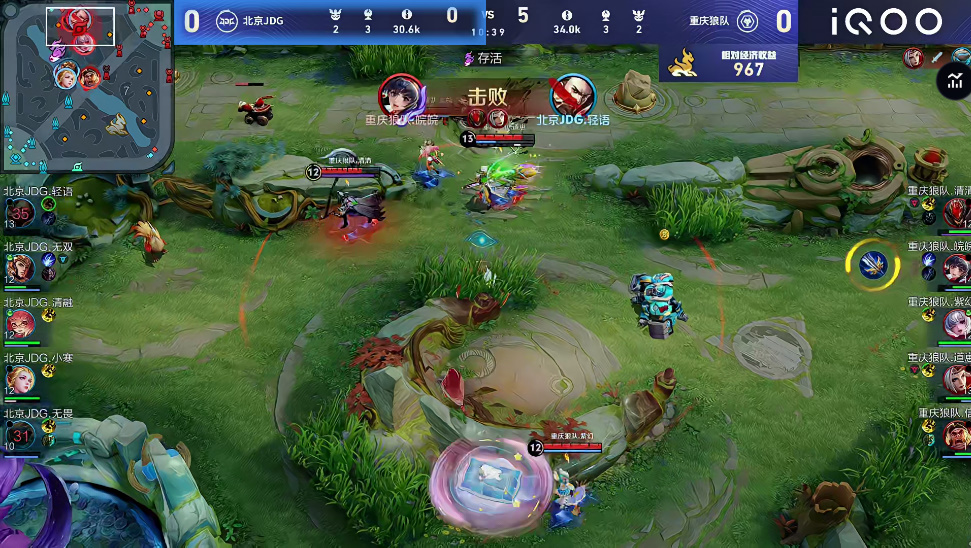
Task: Click the iQOO sponsor logo
Action: pos(886,22)
